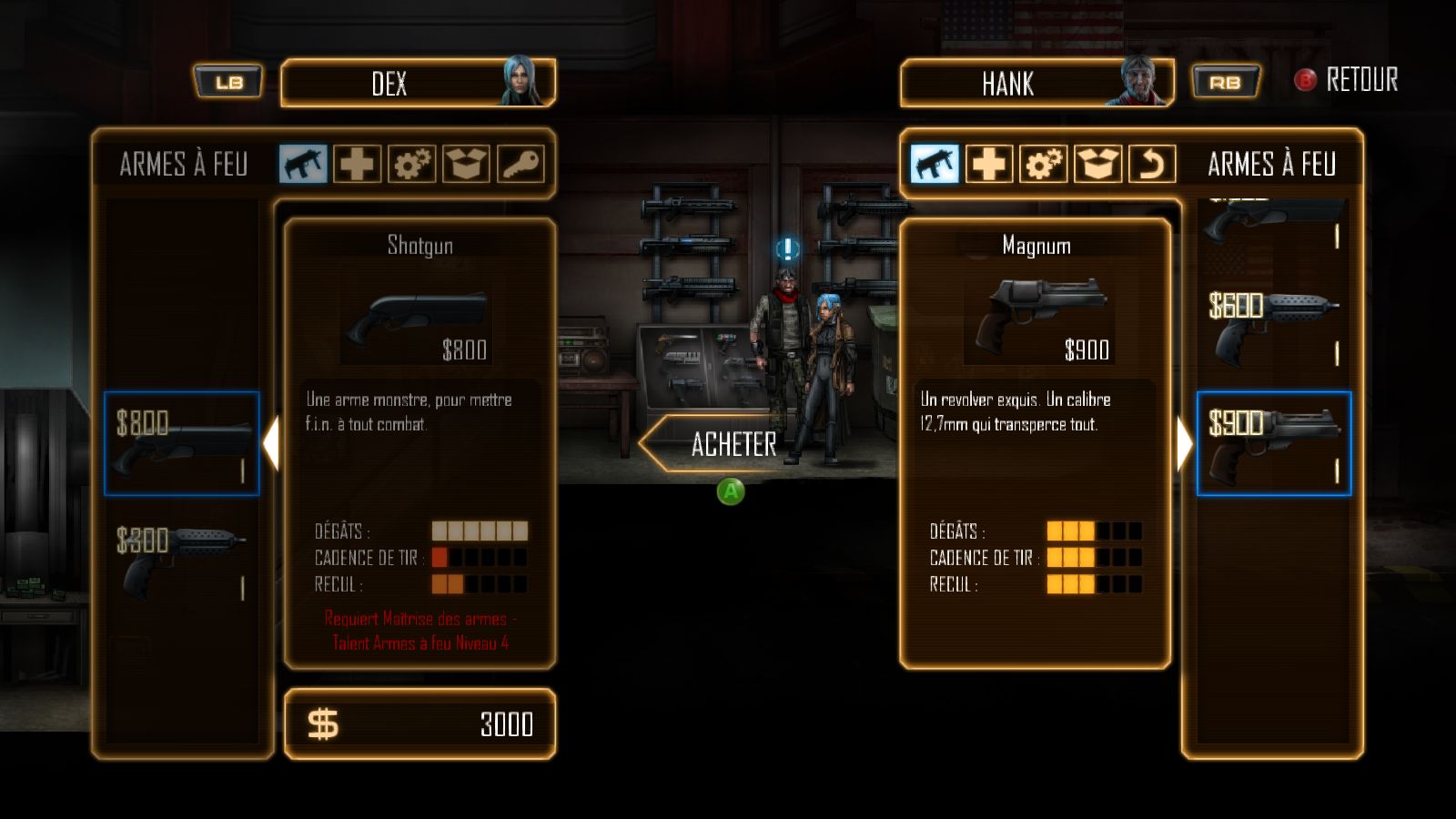Switch to Hank's gear cog tab

click(x=1043, y=165)
